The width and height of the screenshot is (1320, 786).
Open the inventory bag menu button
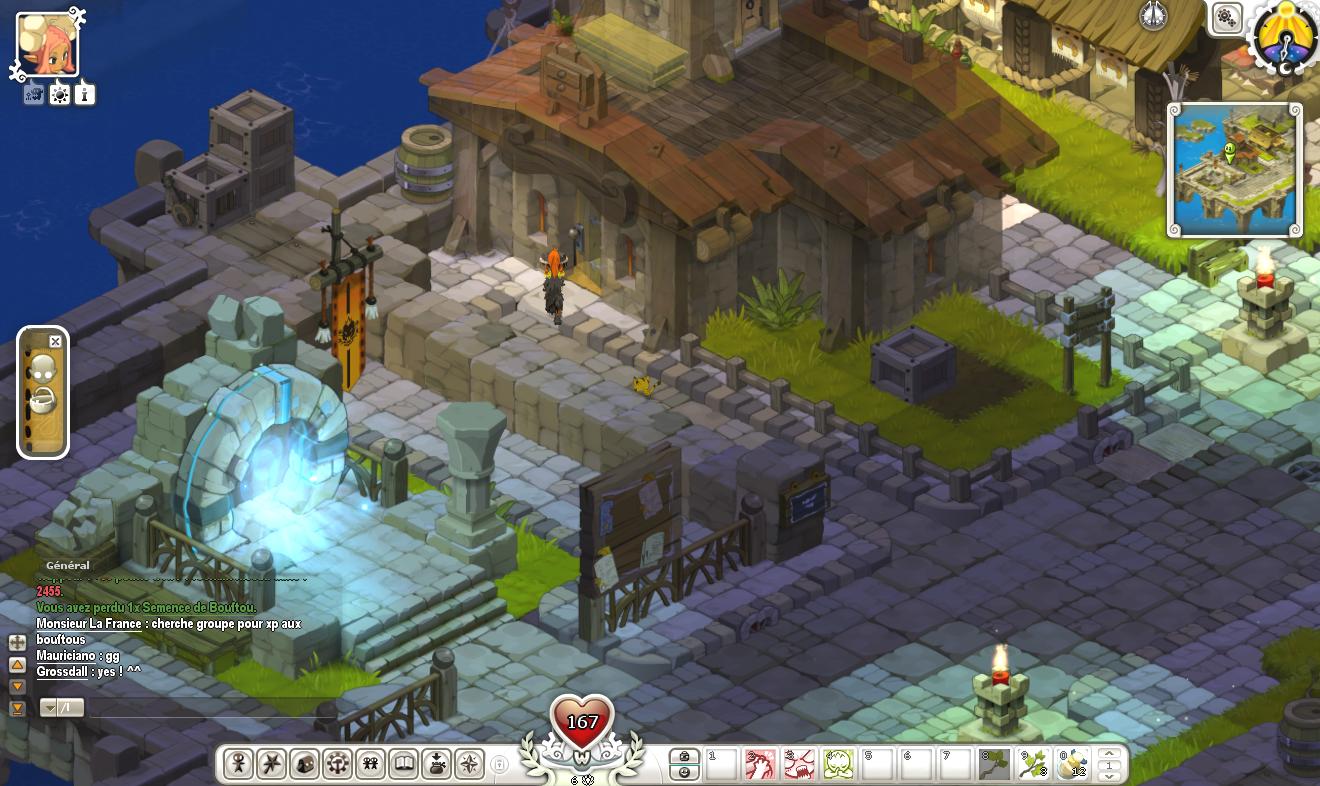[436, 764]
